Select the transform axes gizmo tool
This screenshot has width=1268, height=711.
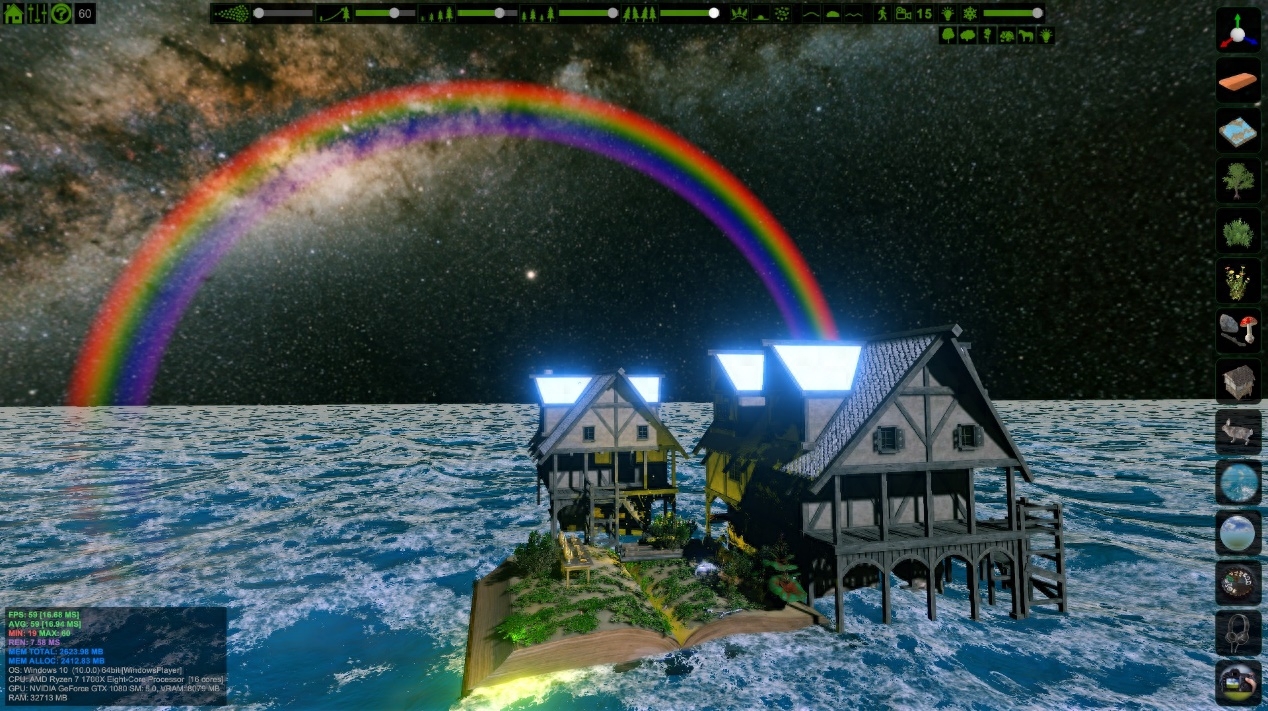point(1238,30)
